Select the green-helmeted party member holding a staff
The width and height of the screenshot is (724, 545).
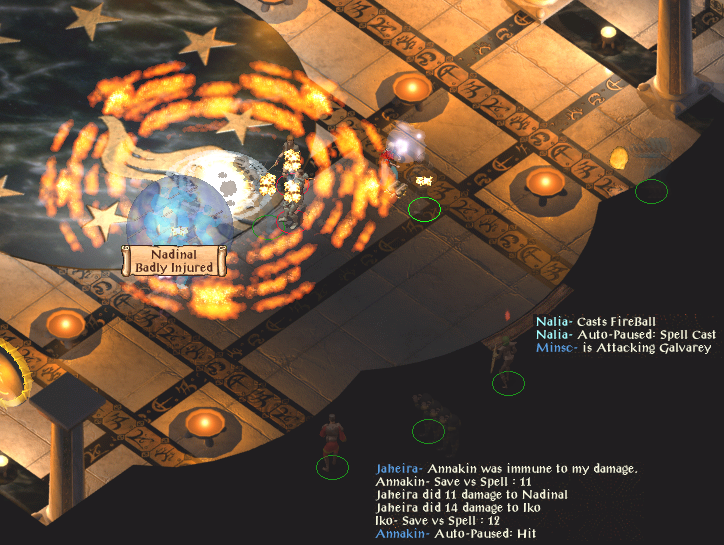click(x=502, y=362)
